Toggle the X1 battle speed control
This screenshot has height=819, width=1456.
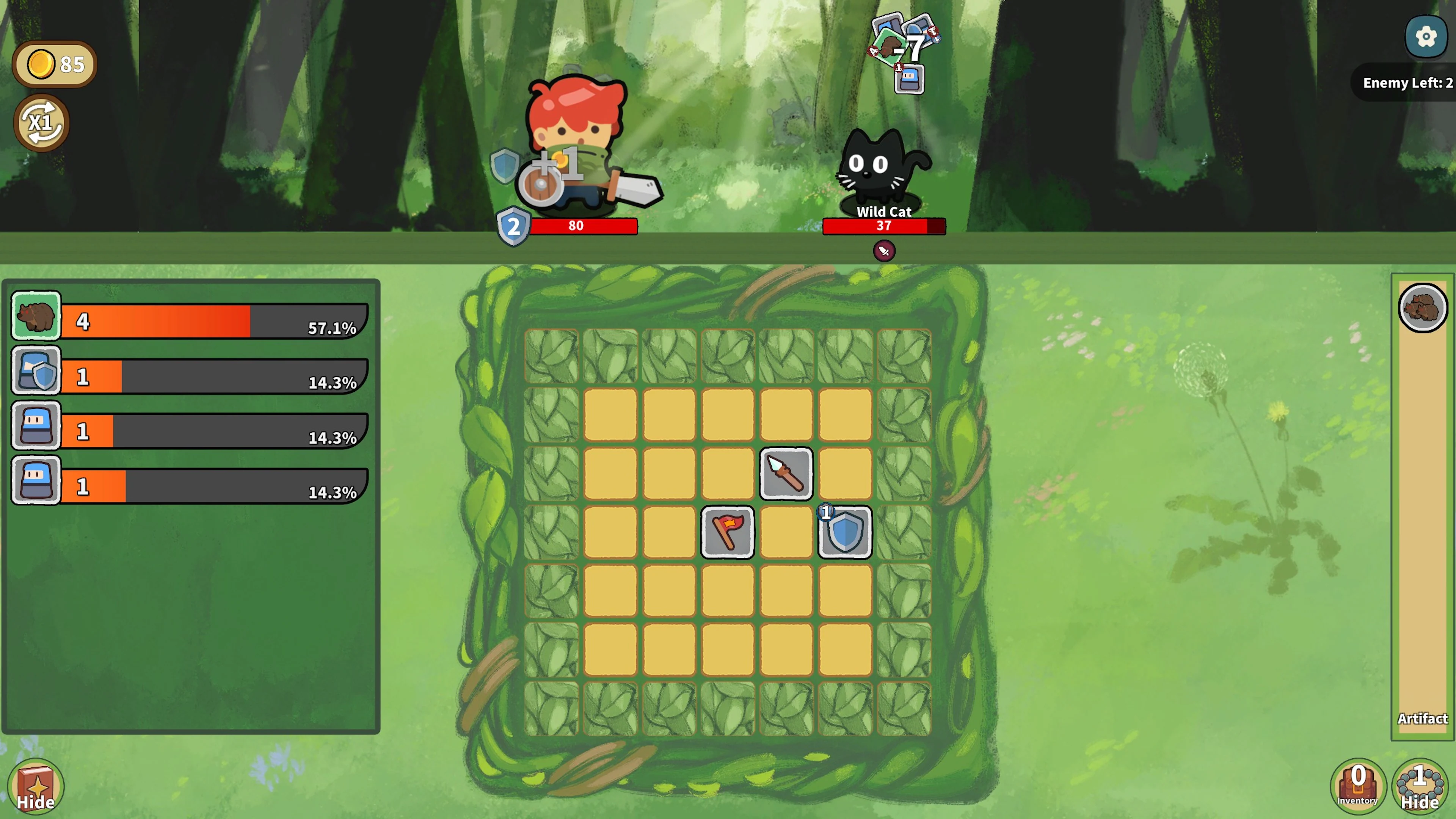point(40,122)
